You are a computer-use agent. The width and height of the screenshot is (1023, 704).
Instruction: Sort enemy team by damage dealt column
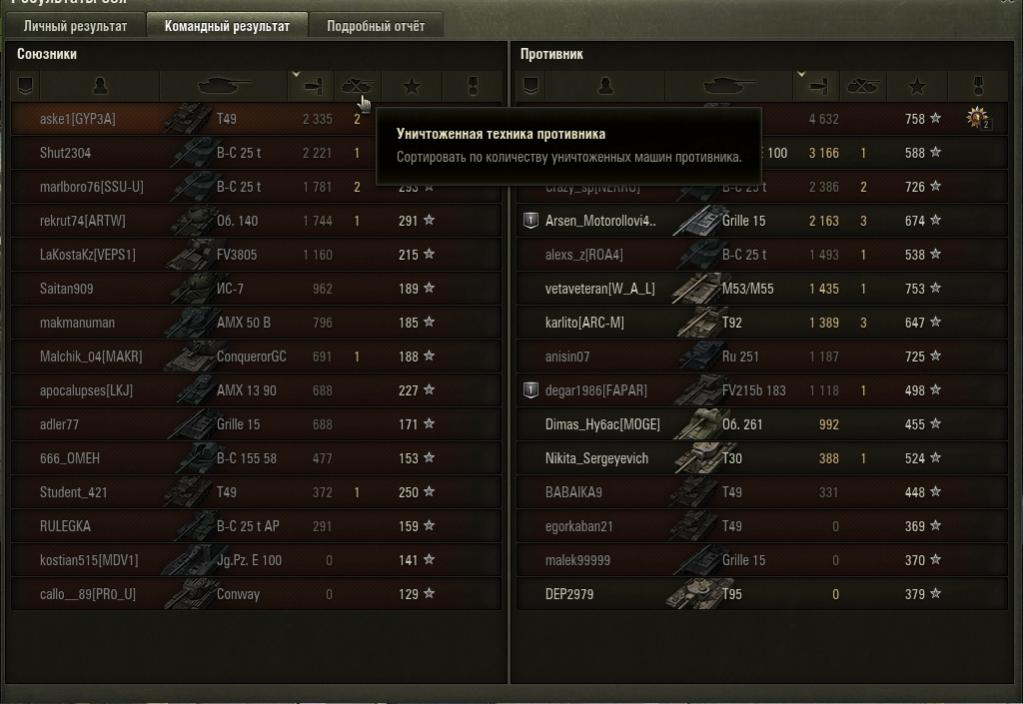(x=817, y=87)
